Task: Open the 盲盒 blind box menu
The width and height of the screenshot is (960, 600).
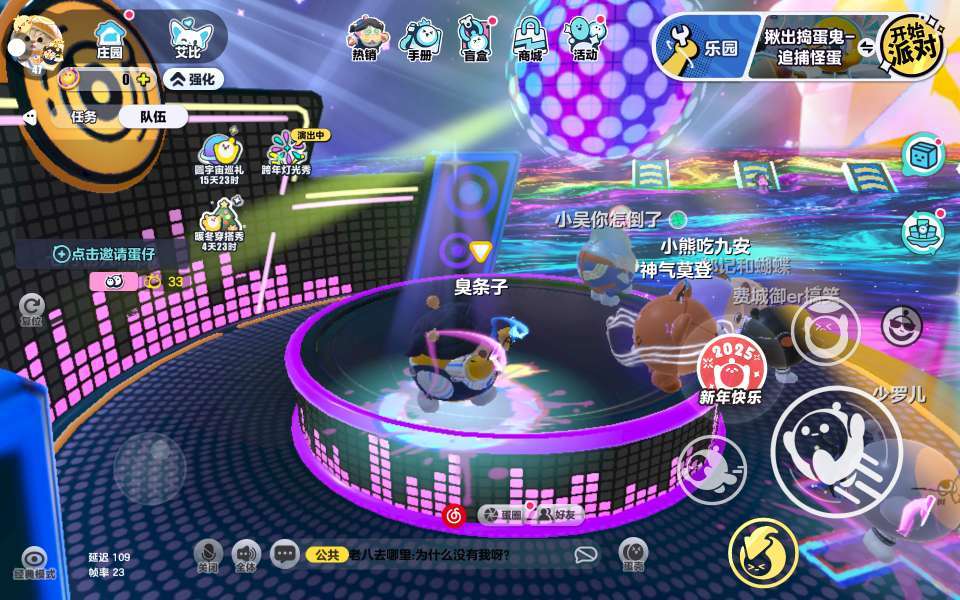Action: pyautogui.click(x=475, y=40)
